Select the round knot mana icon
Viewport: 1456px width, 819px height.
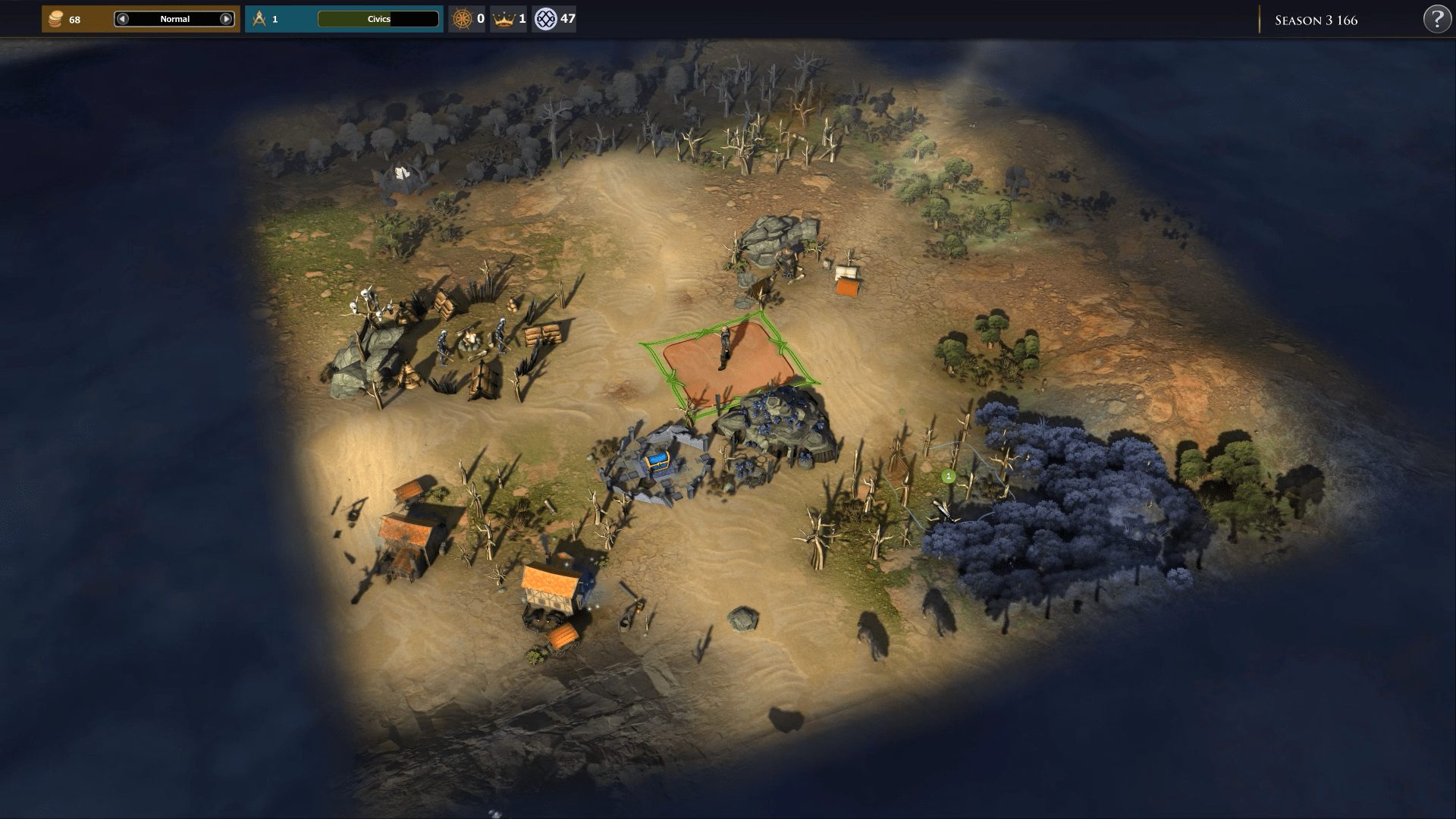[x=545, y=19]
